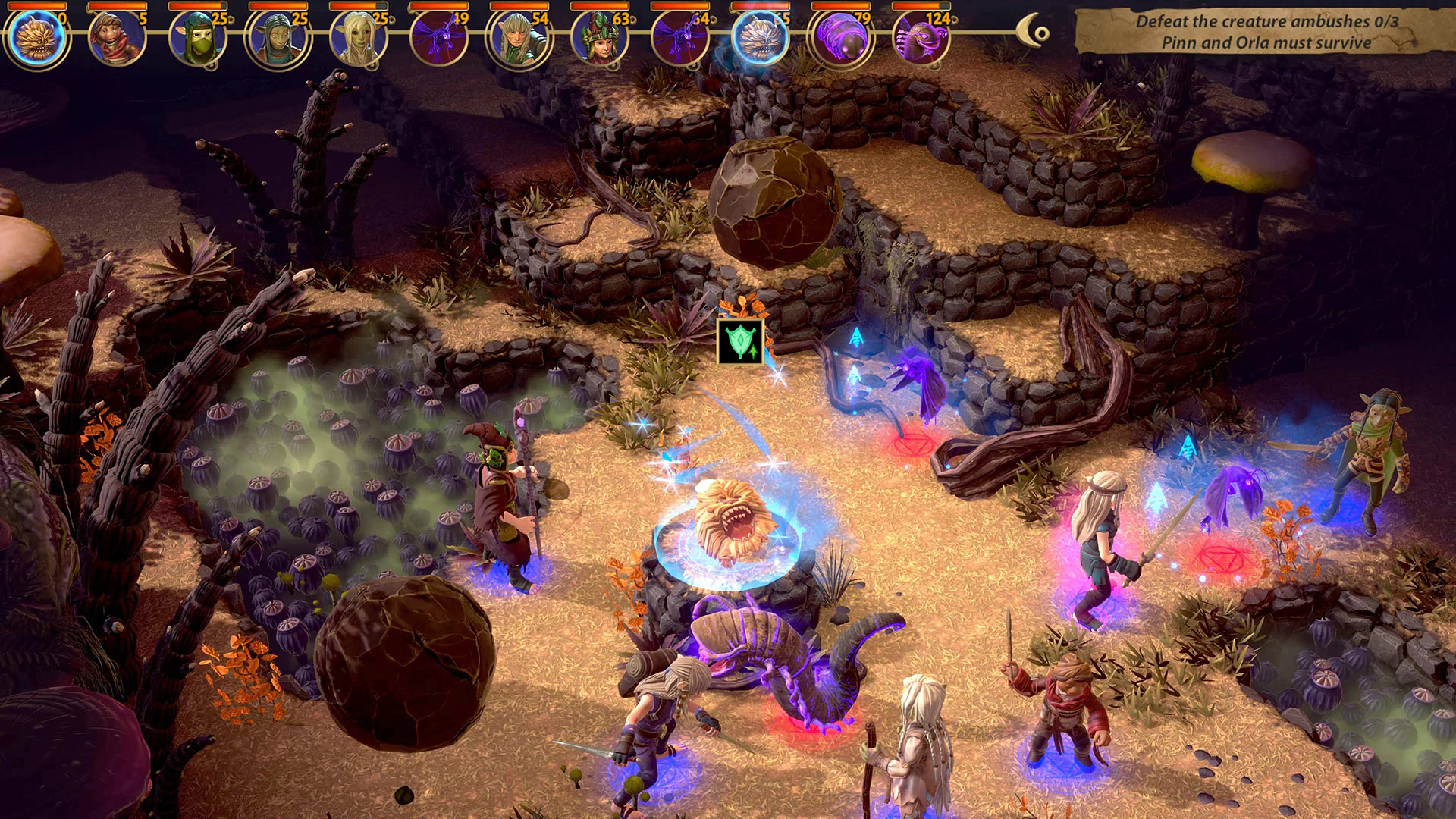
Task: Select the purple flying creature portrait with 49 health
Action: [436, 36]
